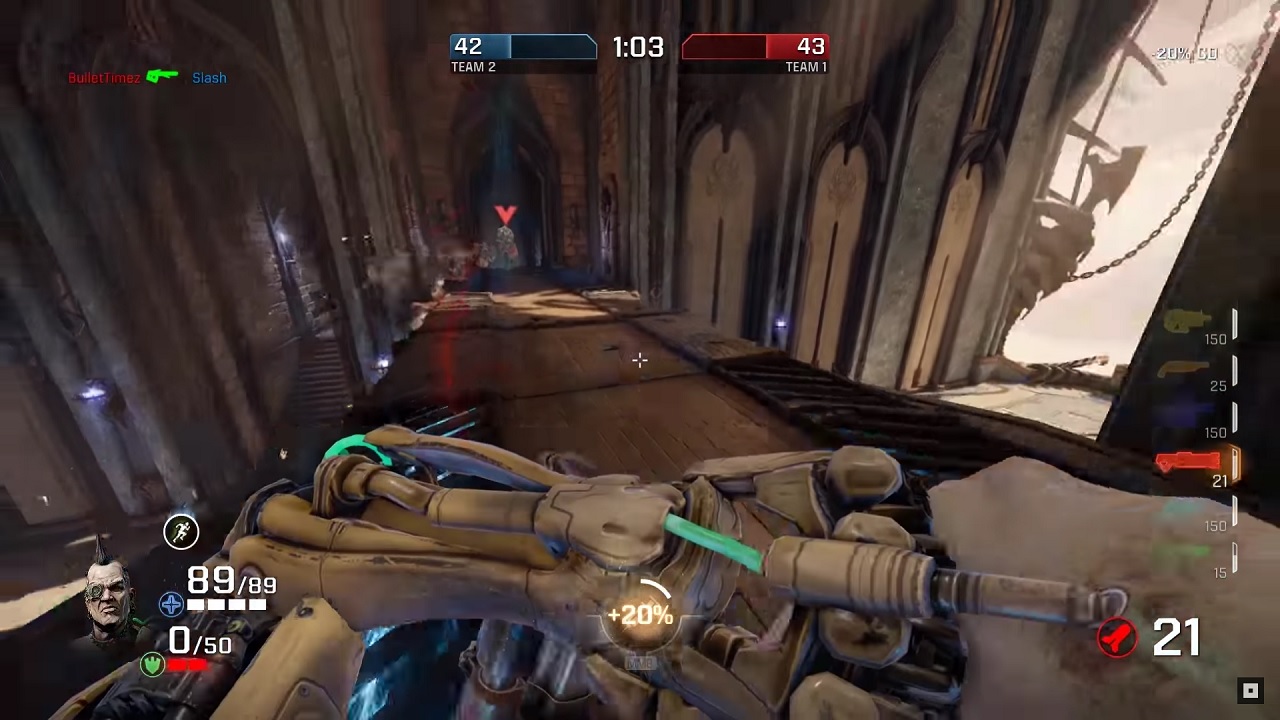Choose the shotgun in the weapon list
The width and height of the screenshot is (1280, 720).
[x=1186, y=370]
